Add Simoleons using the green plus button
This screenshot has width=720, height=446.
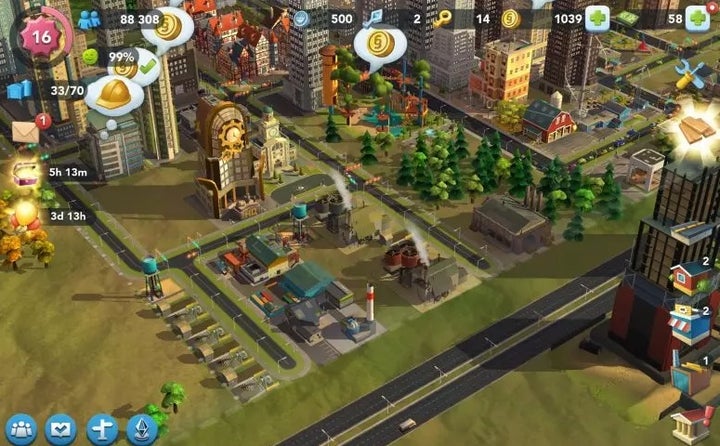pyautogui.click(x=598, y=18)
